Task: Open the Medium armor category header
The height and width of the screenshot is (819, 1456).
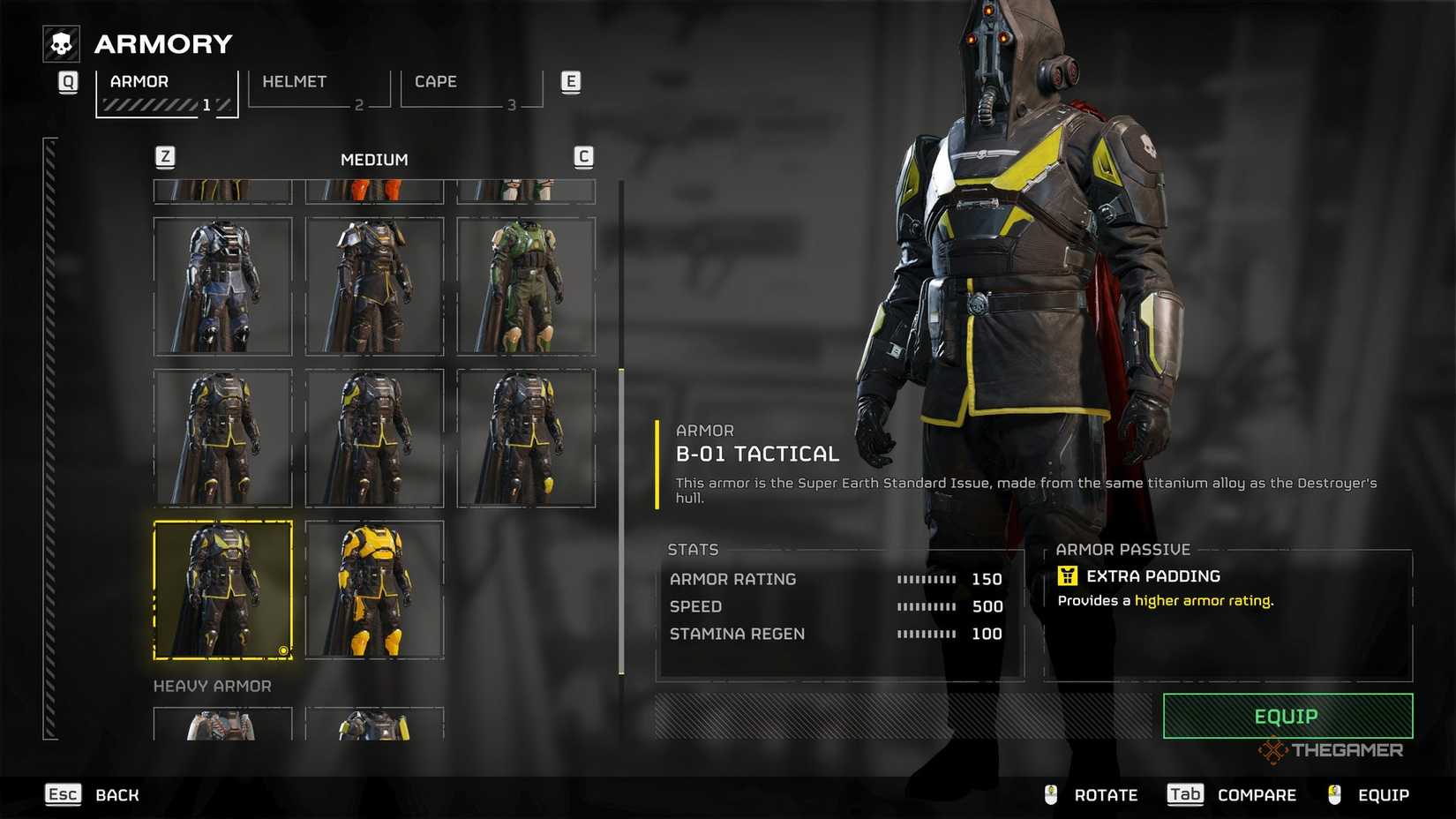Action: pyautogui.click(x=375, y=159)
